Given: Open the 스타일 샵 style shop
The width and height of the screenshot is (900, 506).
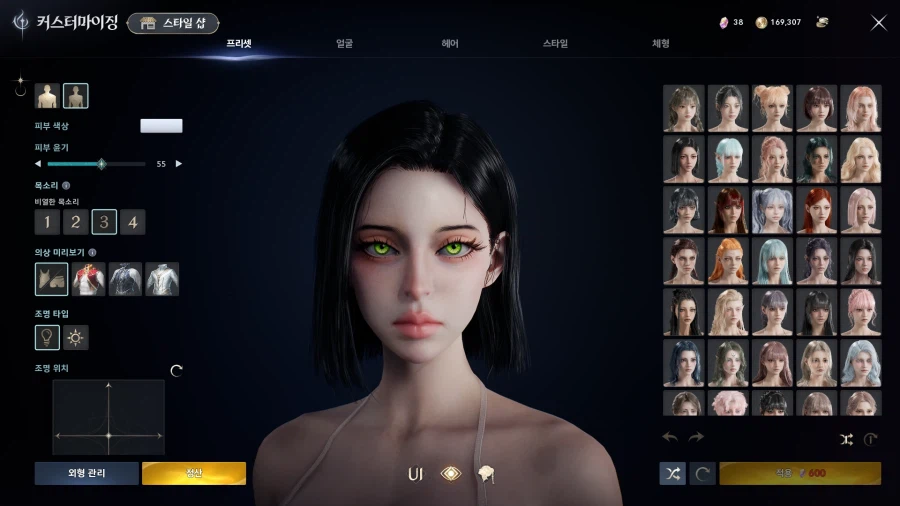Looking at the screenshot, I should (173, 23).
